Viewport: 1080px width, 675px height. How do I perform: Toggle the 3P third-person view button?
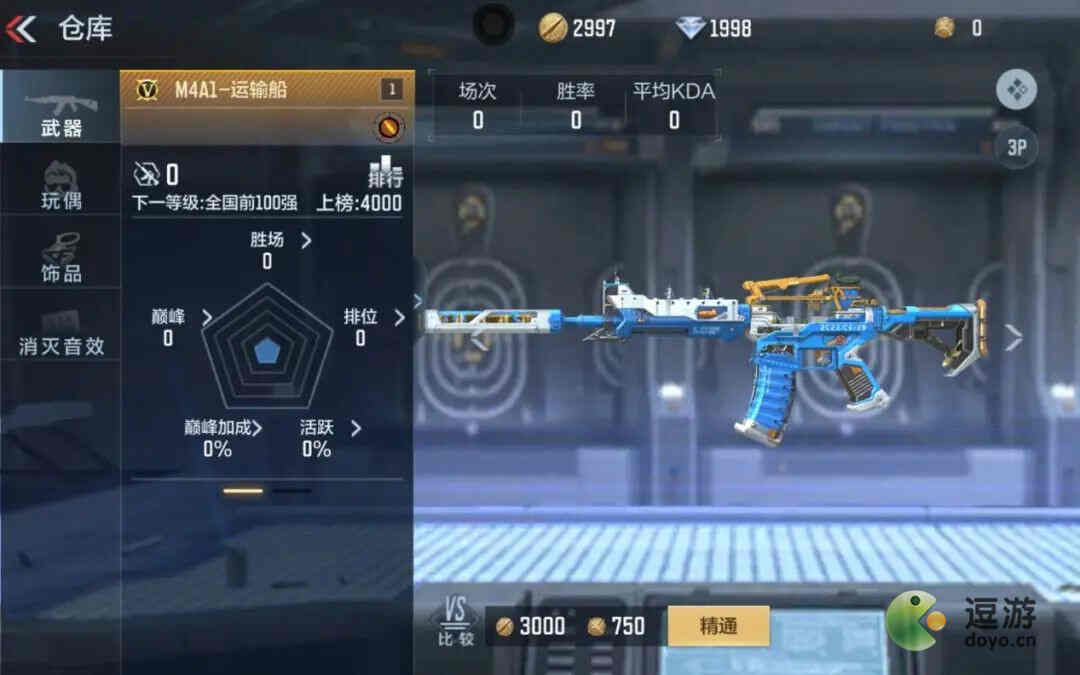pos(1017,148)
